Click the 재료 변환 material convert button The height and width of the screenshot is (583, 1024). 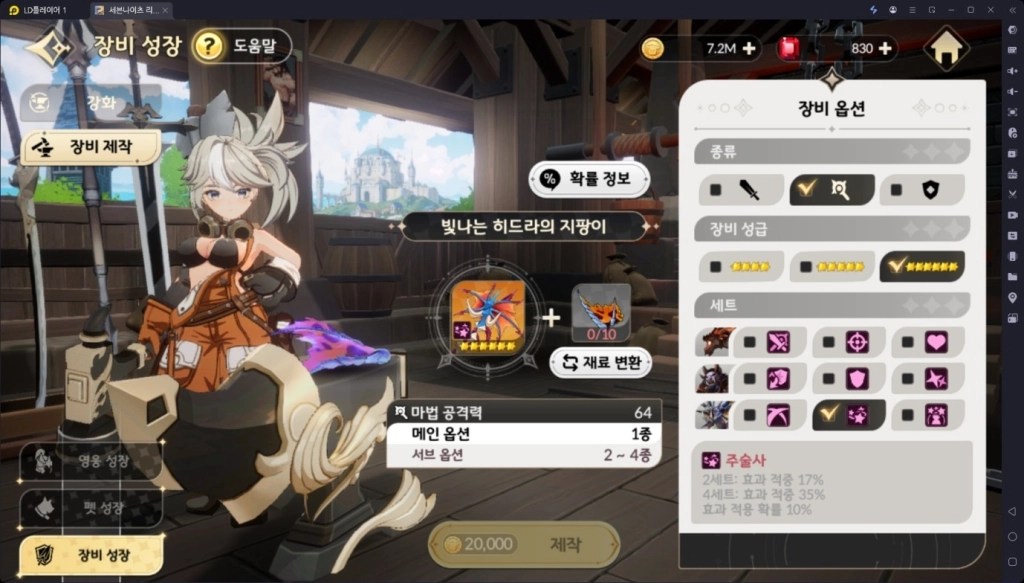tap(600, 362)
